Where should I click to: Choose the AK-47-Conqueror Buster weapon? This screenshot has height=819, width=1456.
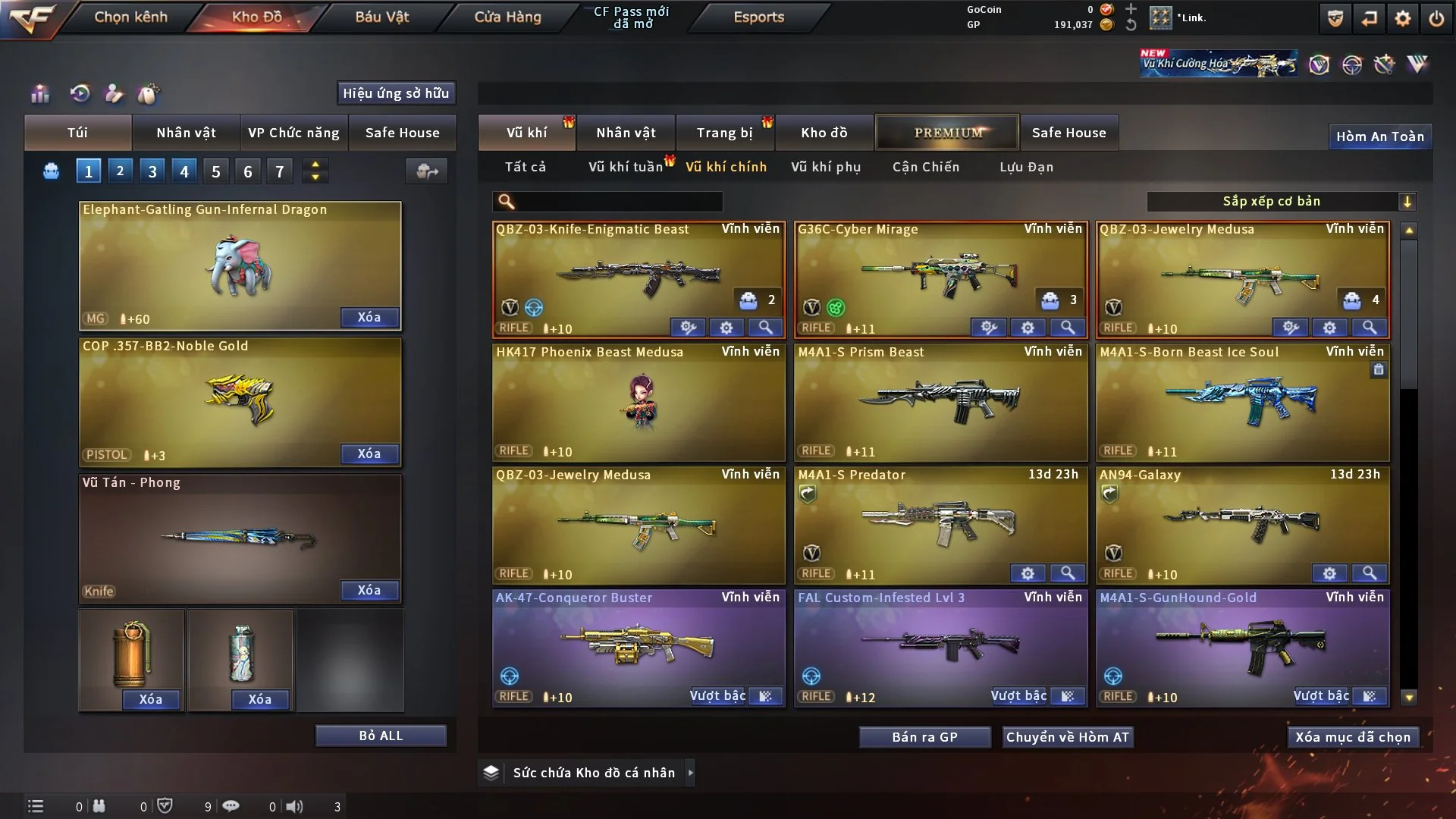click(638, 645)
